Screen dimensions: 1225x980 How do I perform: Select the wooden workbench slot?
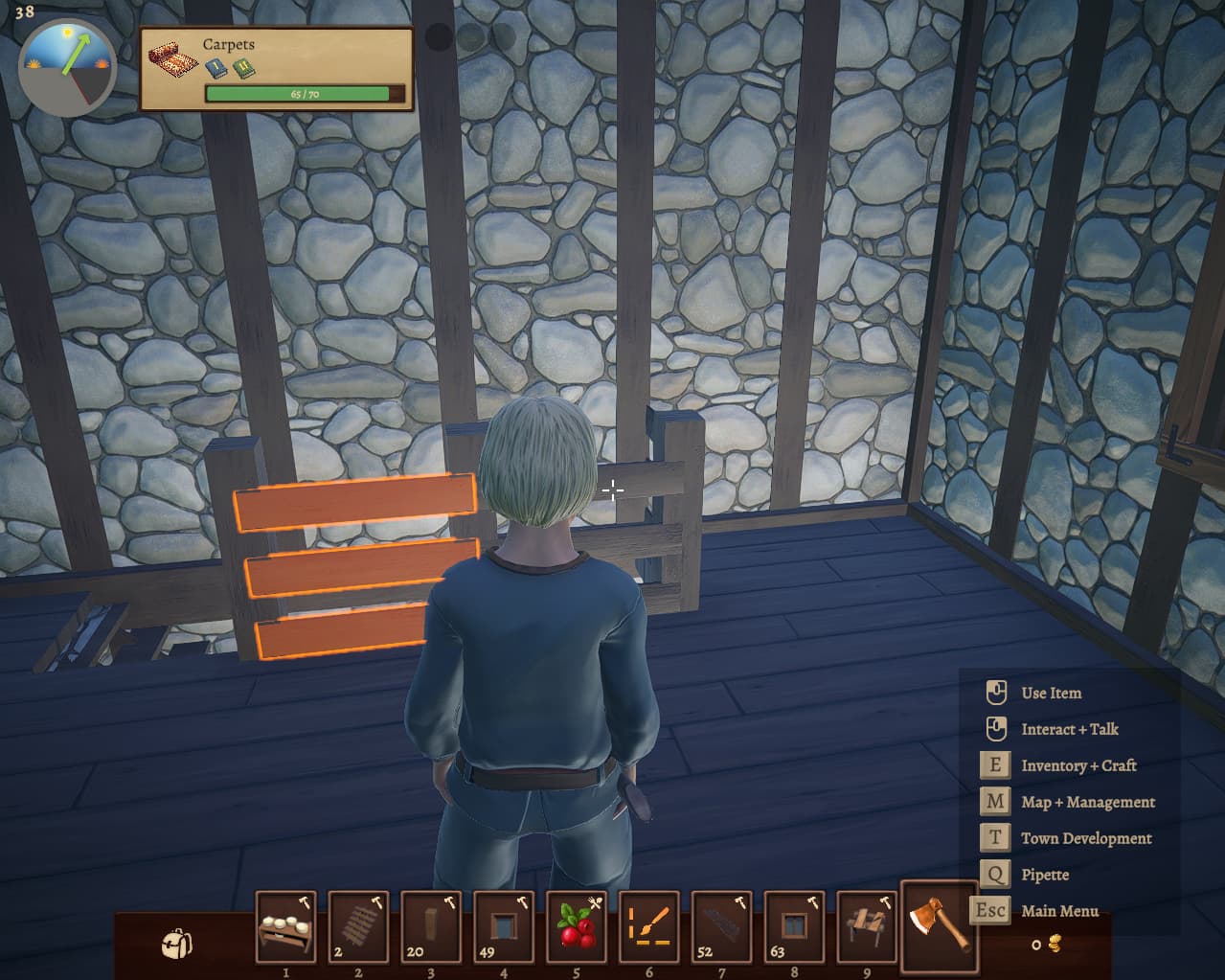pos(867,927)
